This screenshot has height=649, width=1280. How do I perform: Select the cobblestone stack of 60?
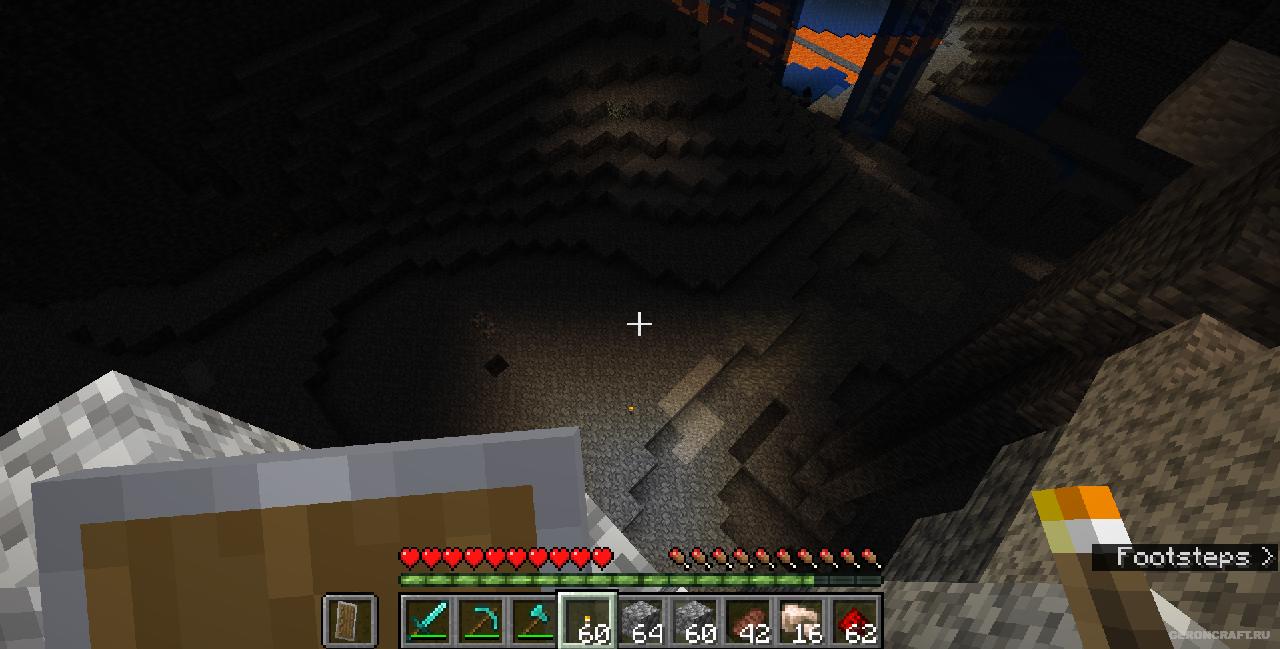click(695, 620)
